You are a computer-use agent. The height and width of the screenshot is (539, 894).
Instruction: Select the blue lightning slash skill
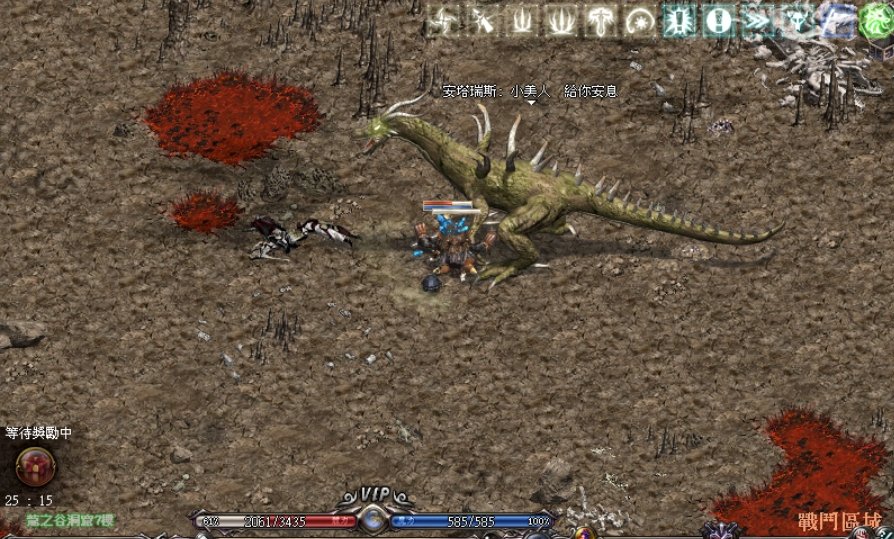pyautogui.click(x=834, y=21)
